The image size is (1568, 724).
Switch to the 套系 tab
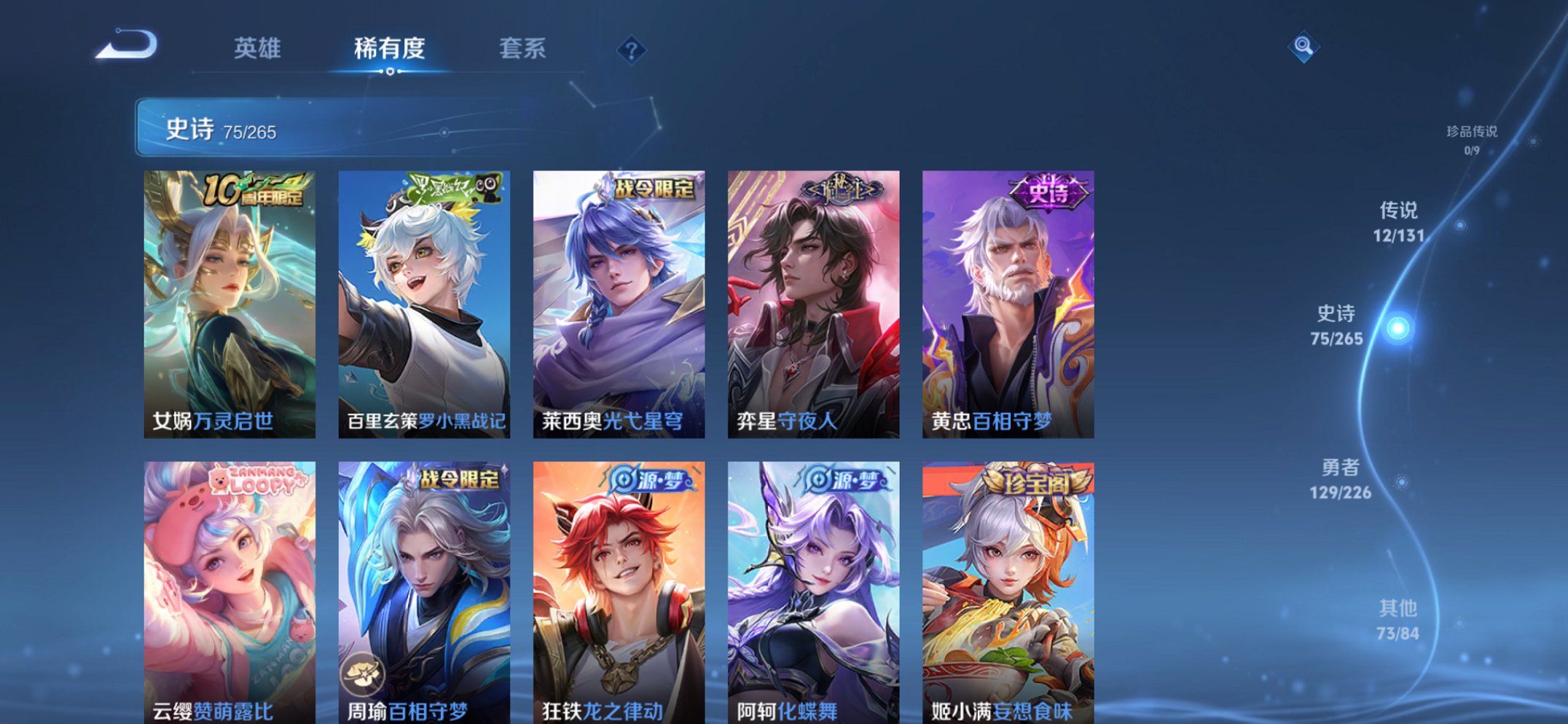[x=522, y=49]
